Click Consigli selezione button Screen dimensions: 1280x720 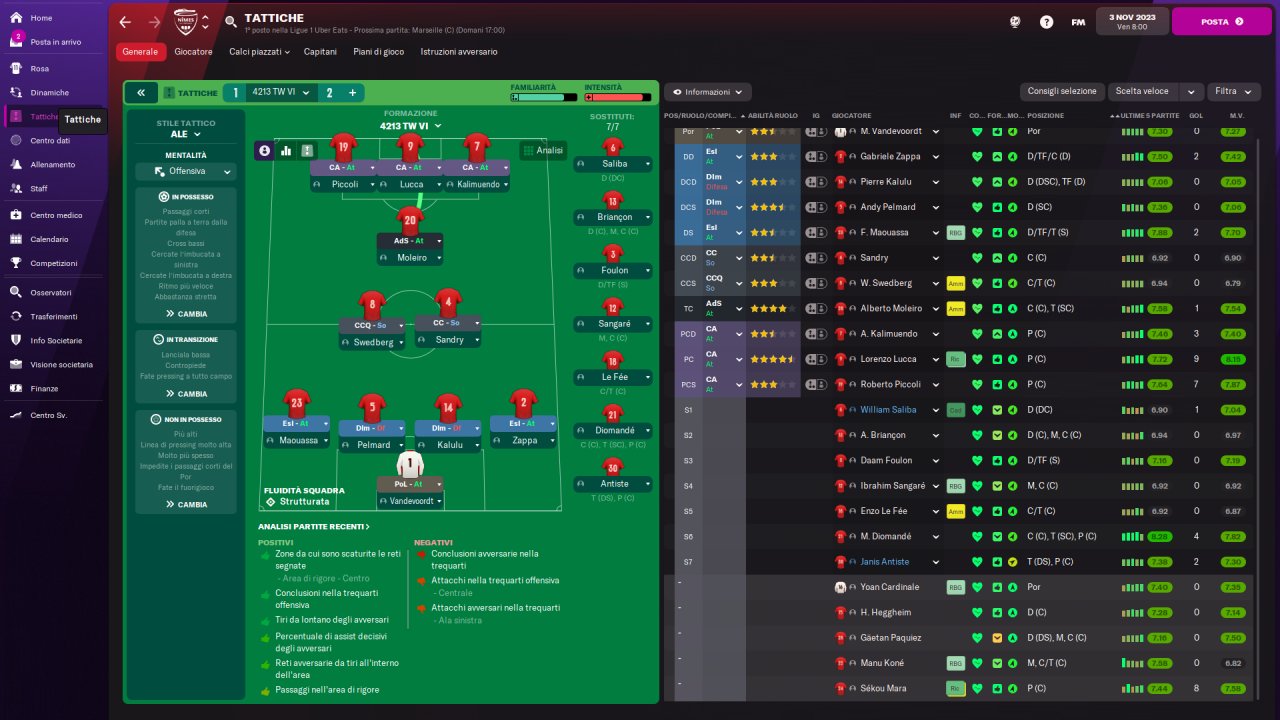[1062, 91]
